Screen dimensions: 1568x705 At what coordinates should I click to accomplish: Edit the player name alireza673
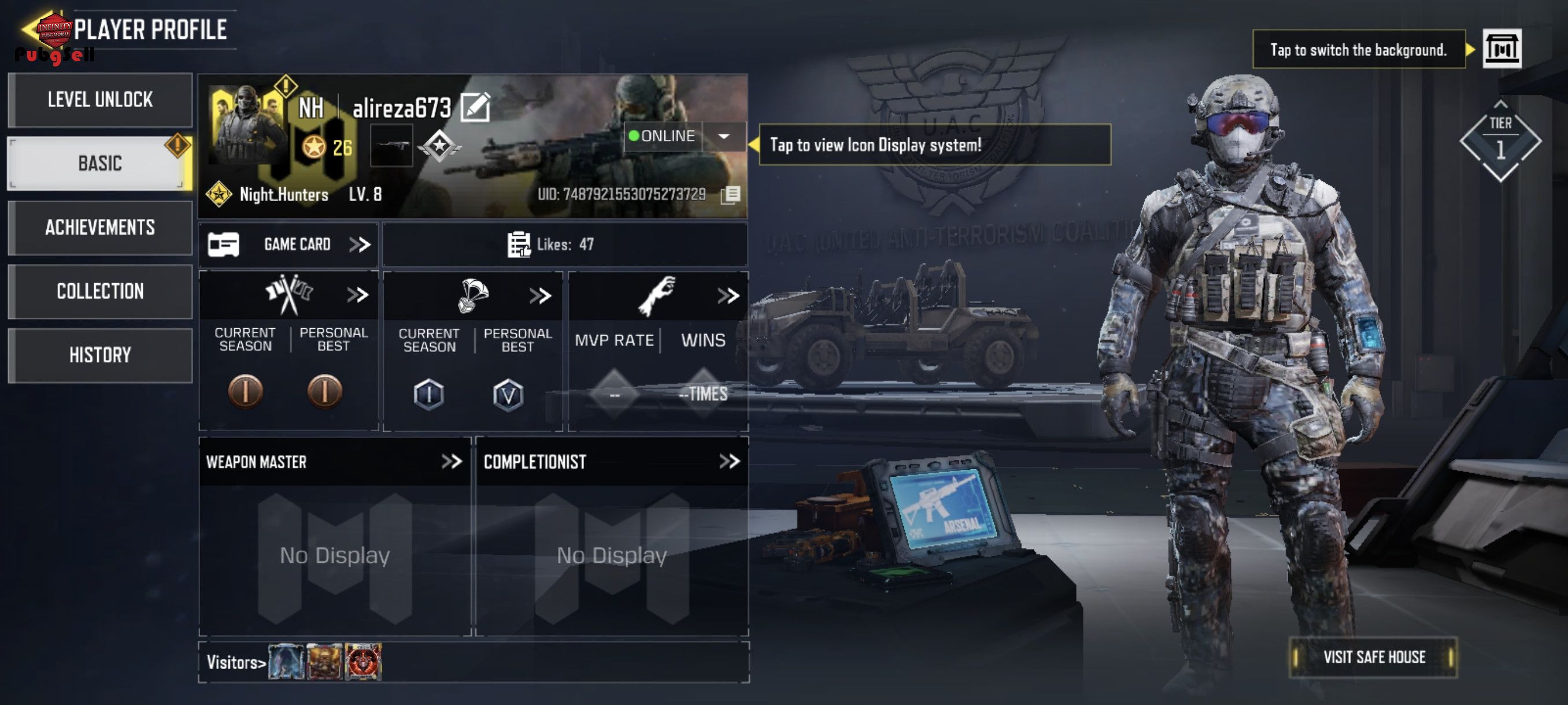tap(475, 107)
